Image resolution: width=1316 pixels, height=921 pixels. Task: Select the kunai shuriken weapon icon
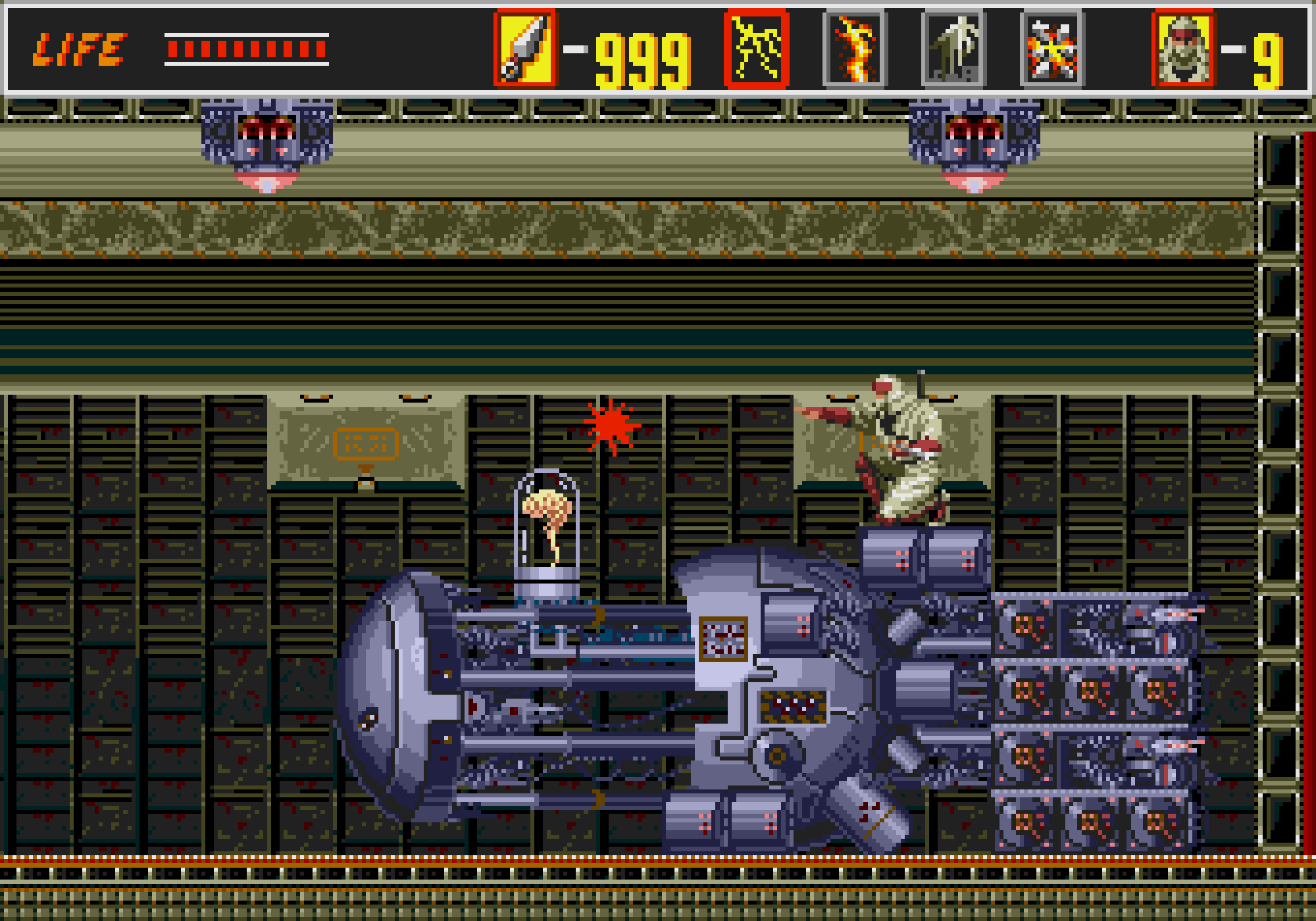pyautogui.click(x=524, y=48)
